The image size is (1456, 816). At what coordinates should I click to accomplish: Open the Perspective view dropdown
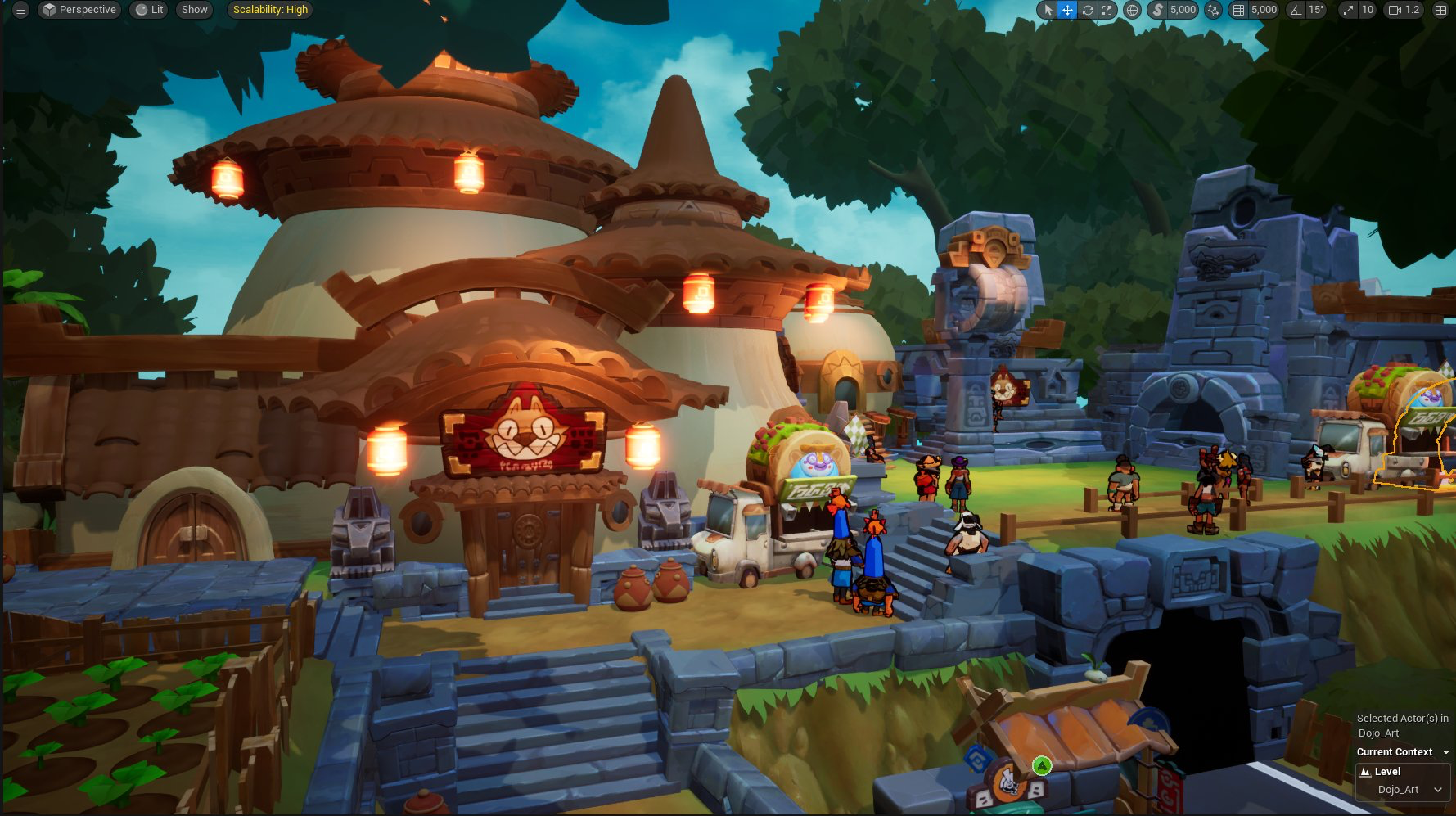tap(79, 10)
